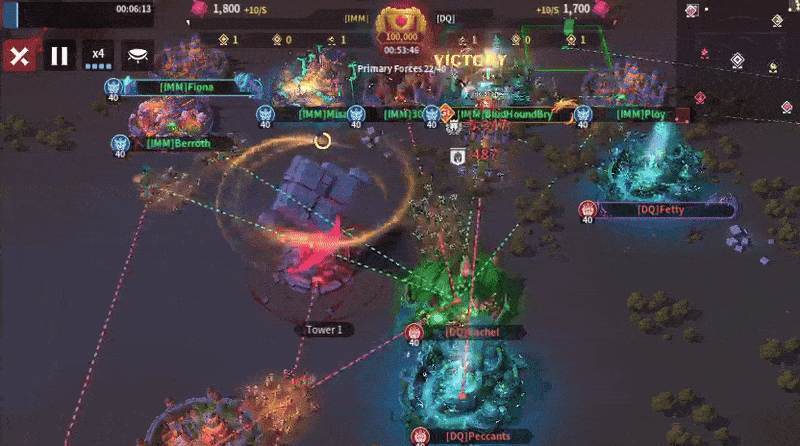Toggle the view icon beside the speed button
Image resolution: width=800 pixels, height=446 pixels.
pos(138,56)
